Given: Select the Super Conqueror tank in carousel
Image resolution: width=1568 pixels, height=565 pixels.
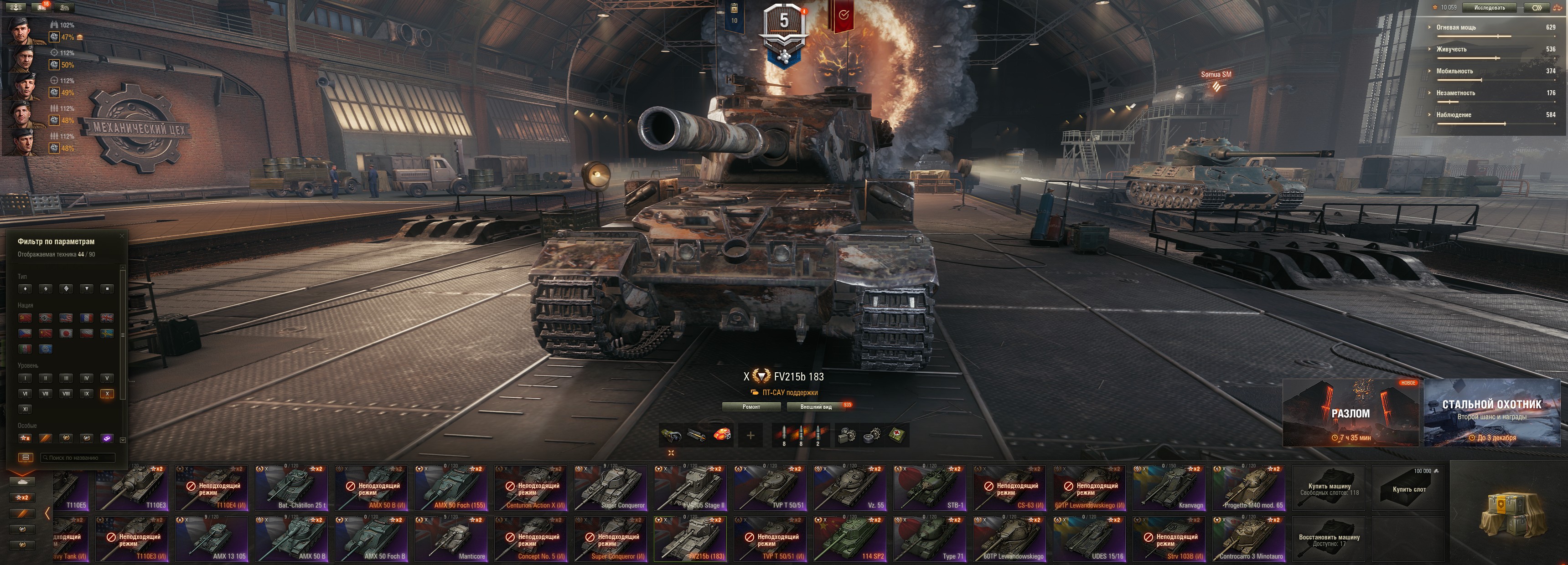Looking at the screenshot, I should point(610,487).
